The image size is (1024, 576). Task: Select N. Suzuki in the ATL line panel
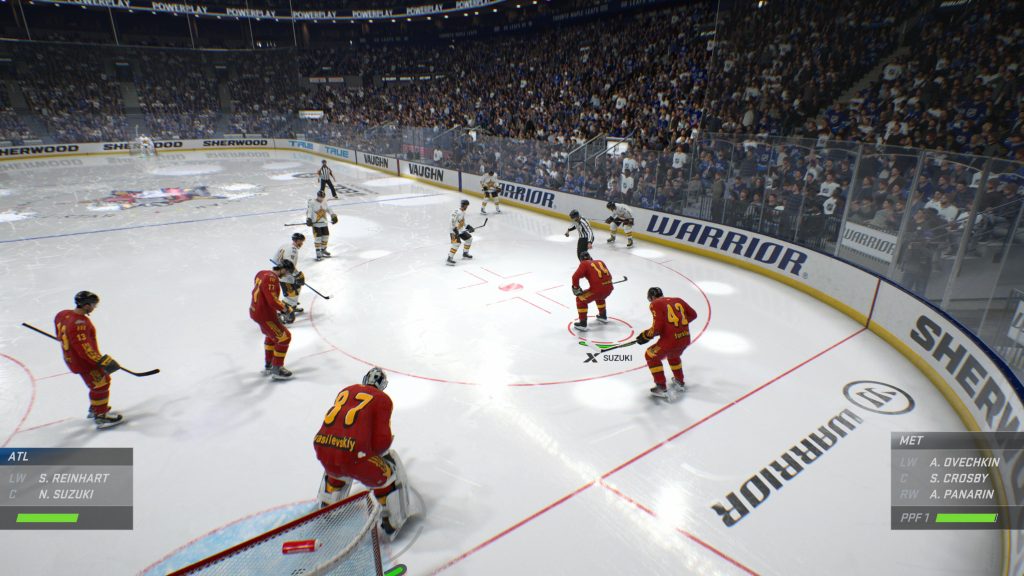point(69,493)
